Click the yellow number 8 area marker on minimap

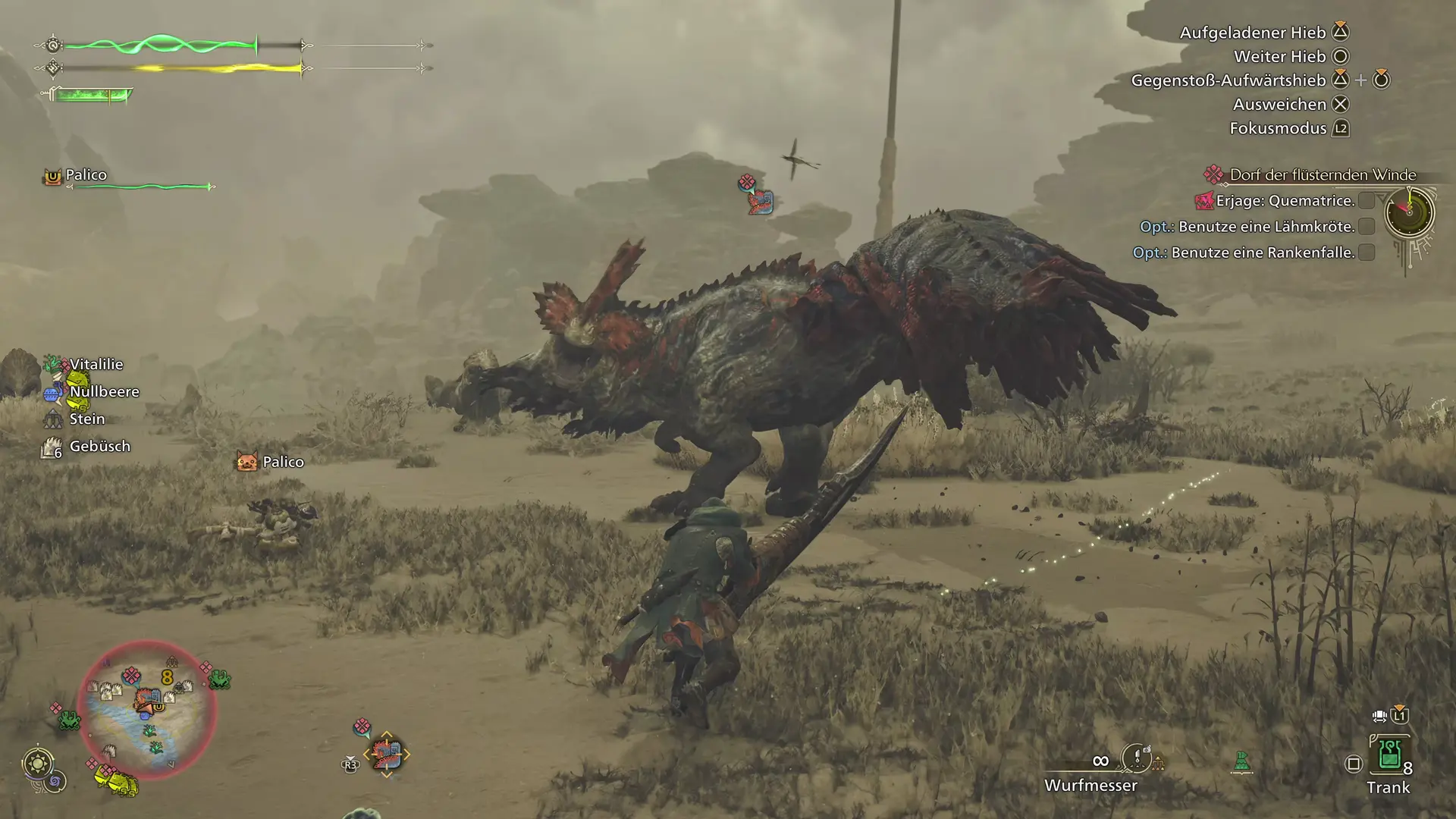tap(167, 677)
